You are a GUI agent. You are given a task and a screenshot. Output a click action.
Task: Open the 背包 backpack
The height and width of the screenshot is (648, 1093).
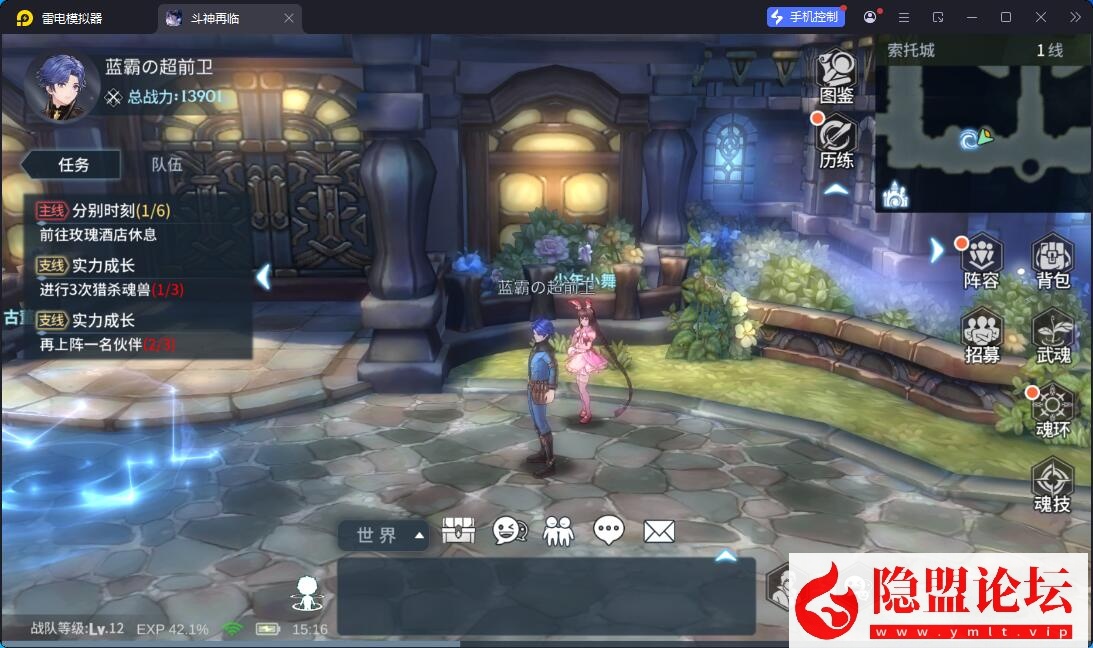(1052, 260)
